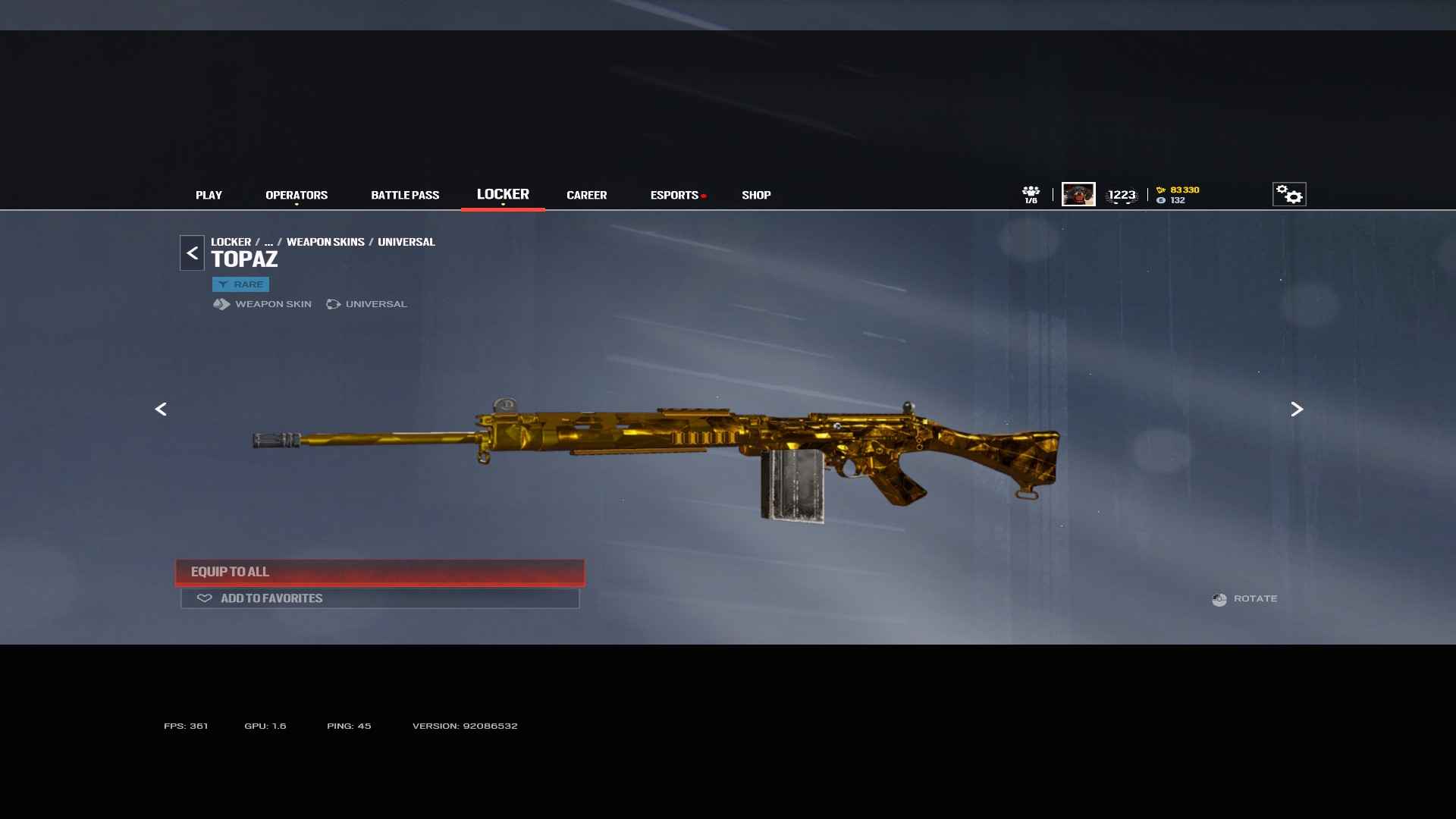Viewport: 1456px width, 819px height.
Task: Click the back arrow beside Topaz
Action: coord(192,253)
